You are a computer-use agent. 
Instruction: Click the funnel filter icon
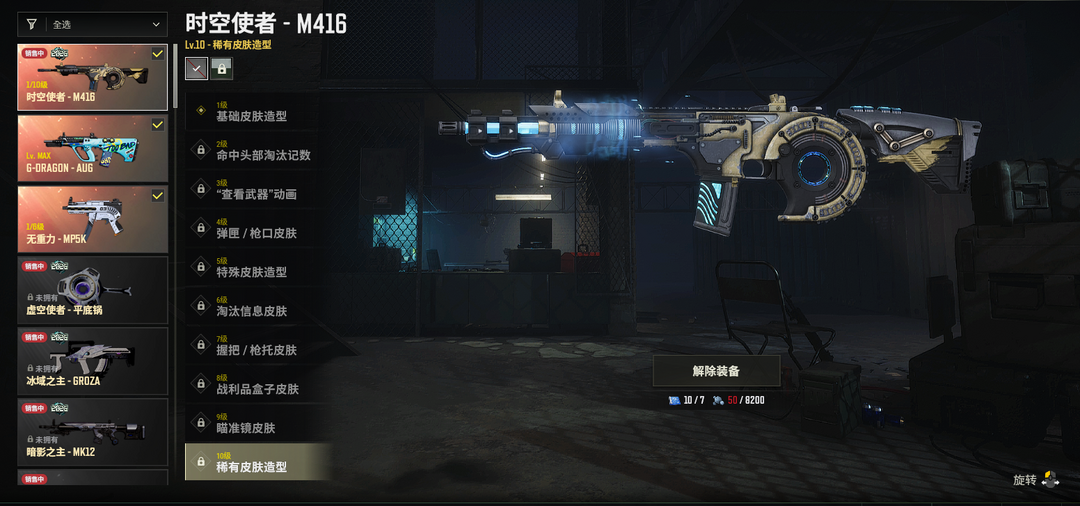pyautogui.click(x=31, y=24)
